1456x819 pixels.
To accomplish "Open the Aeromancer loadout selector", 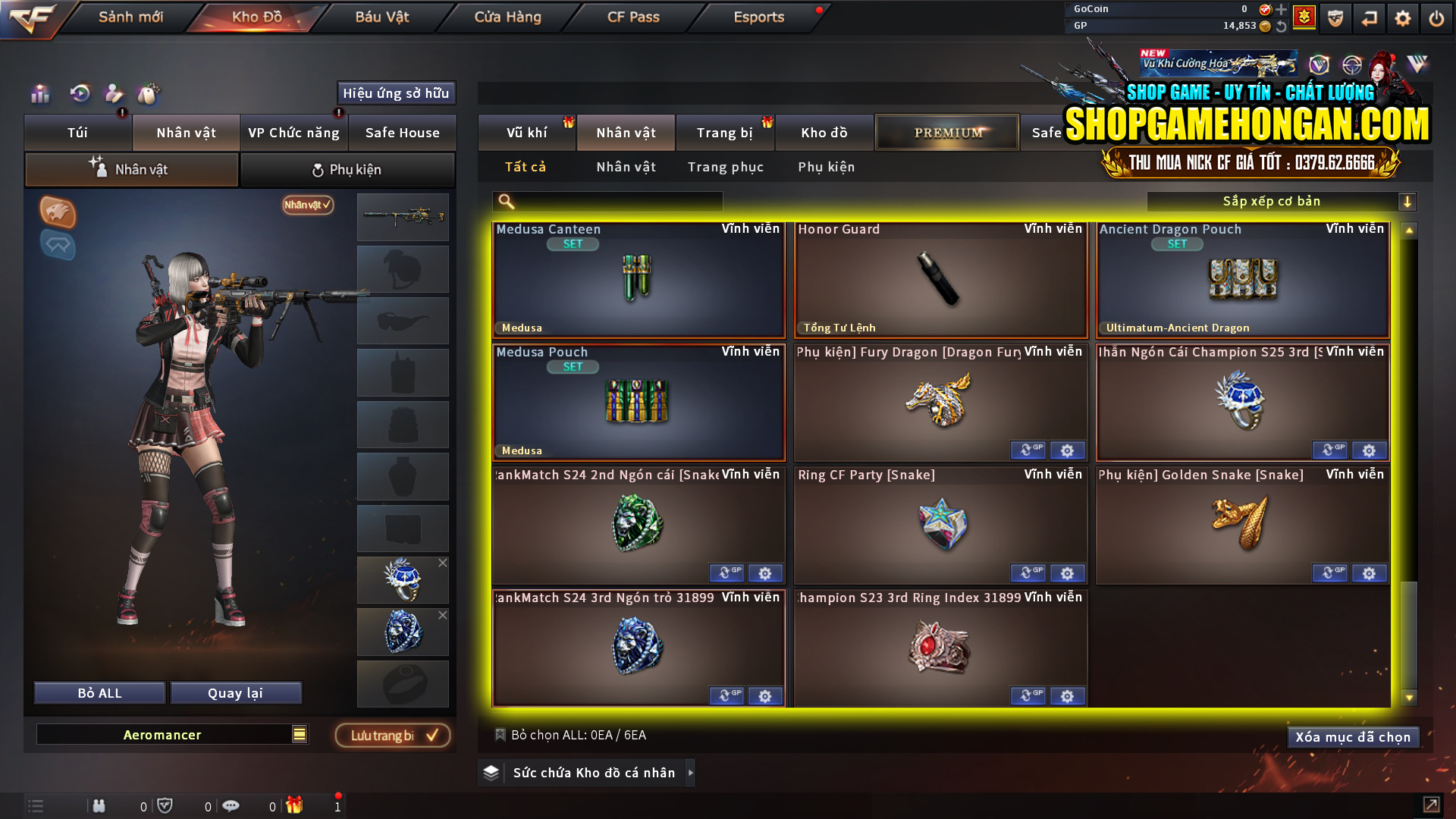I will pyautogui.click(x=172, y=734).
